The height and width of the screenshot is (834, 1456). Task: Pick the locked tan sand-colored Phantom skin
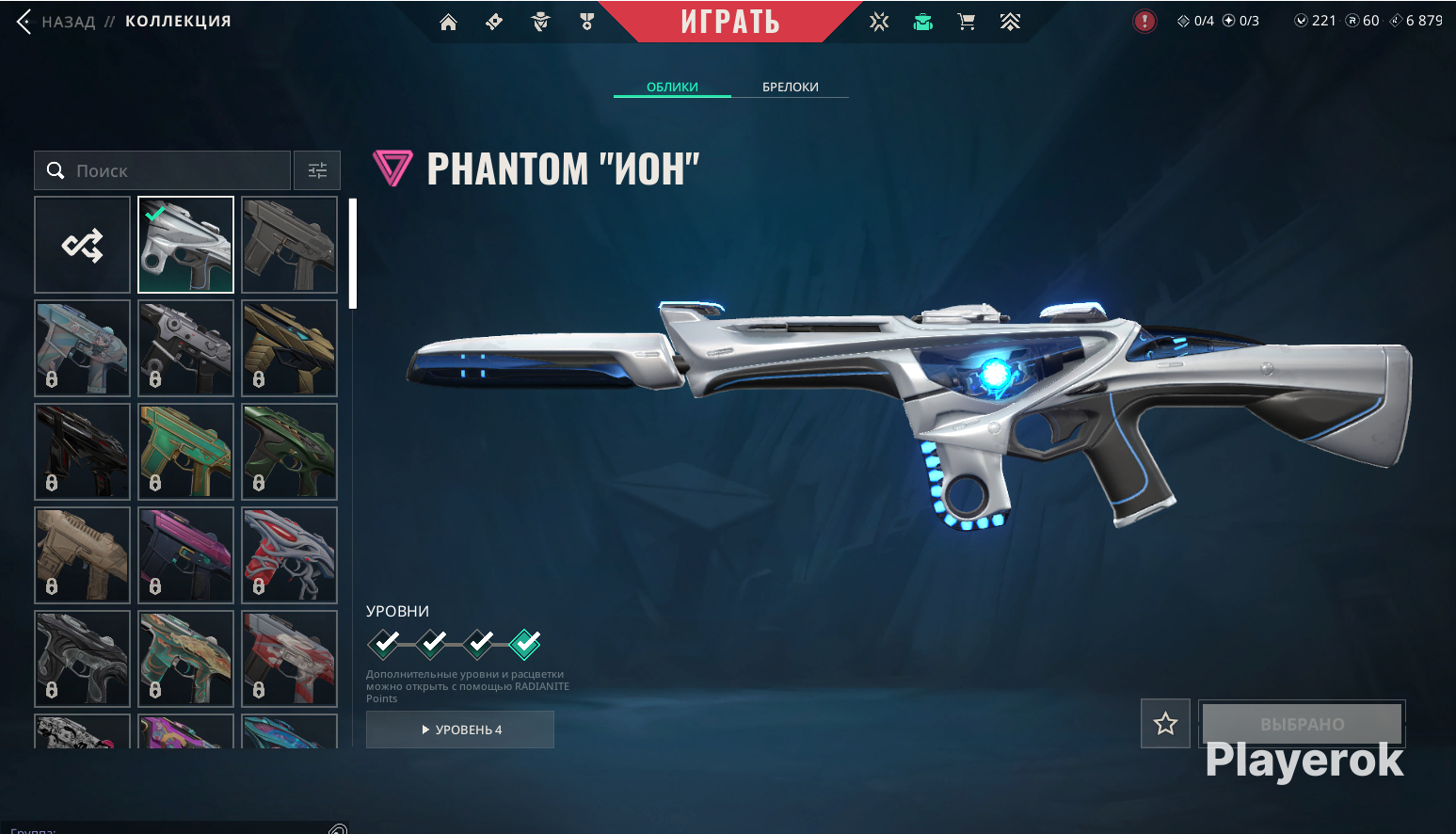tap(83, 555)
